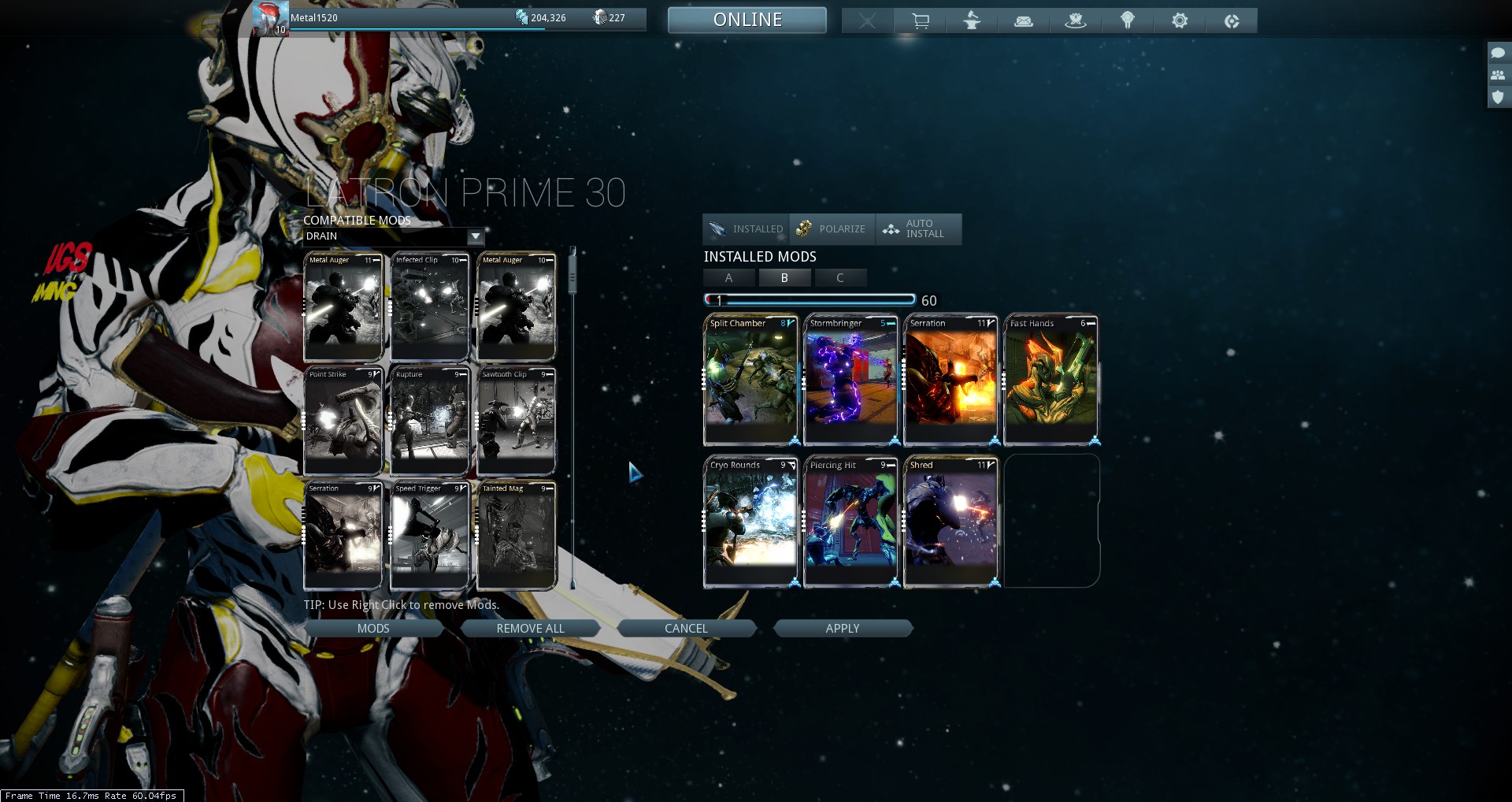Apply the installed mod configuration
Viewport: 1512px width, 802px height.
[x=842, y=628]
